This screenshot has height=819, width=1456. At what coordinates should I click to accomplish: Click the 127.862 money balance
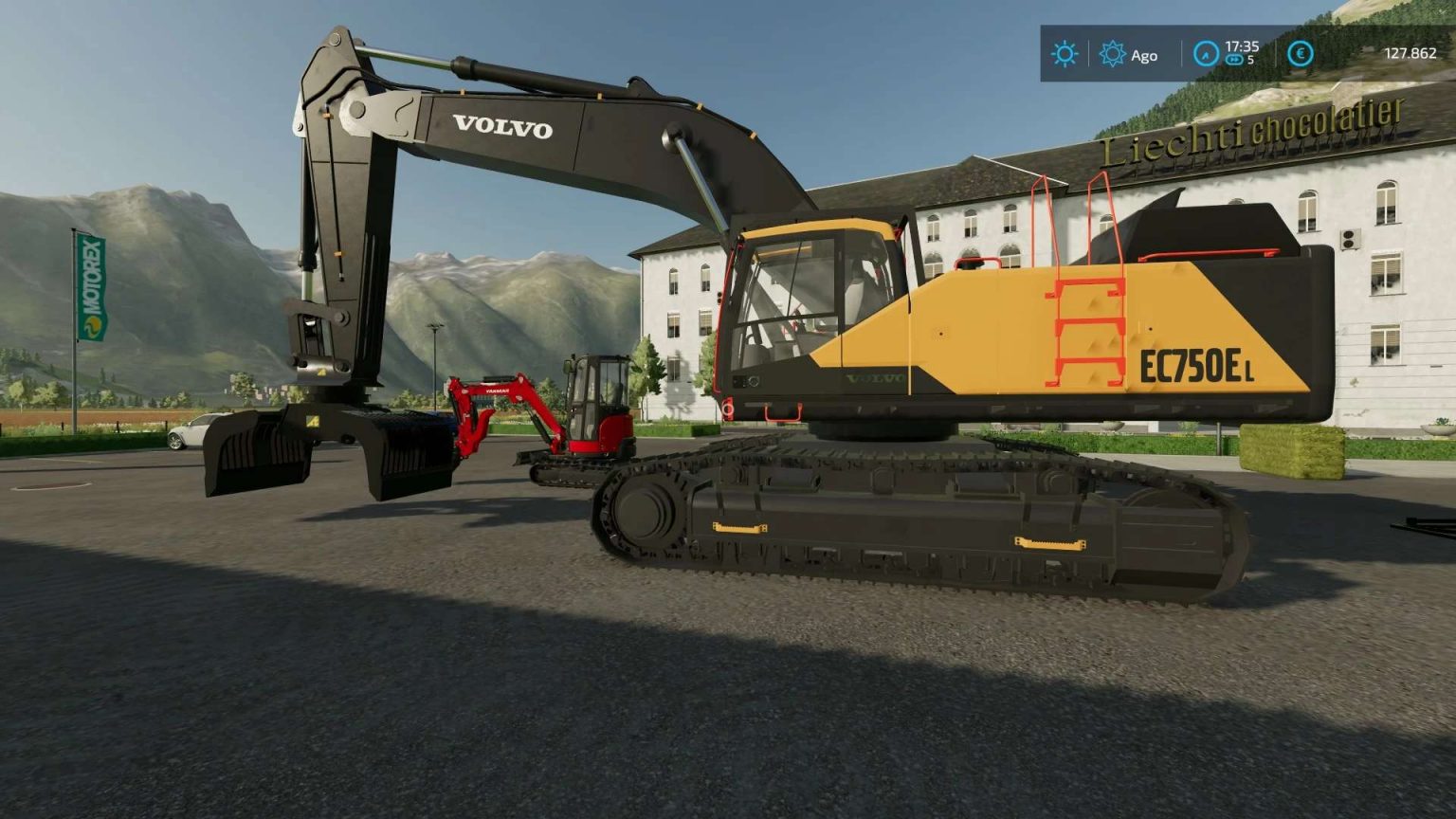(1410, 52)
